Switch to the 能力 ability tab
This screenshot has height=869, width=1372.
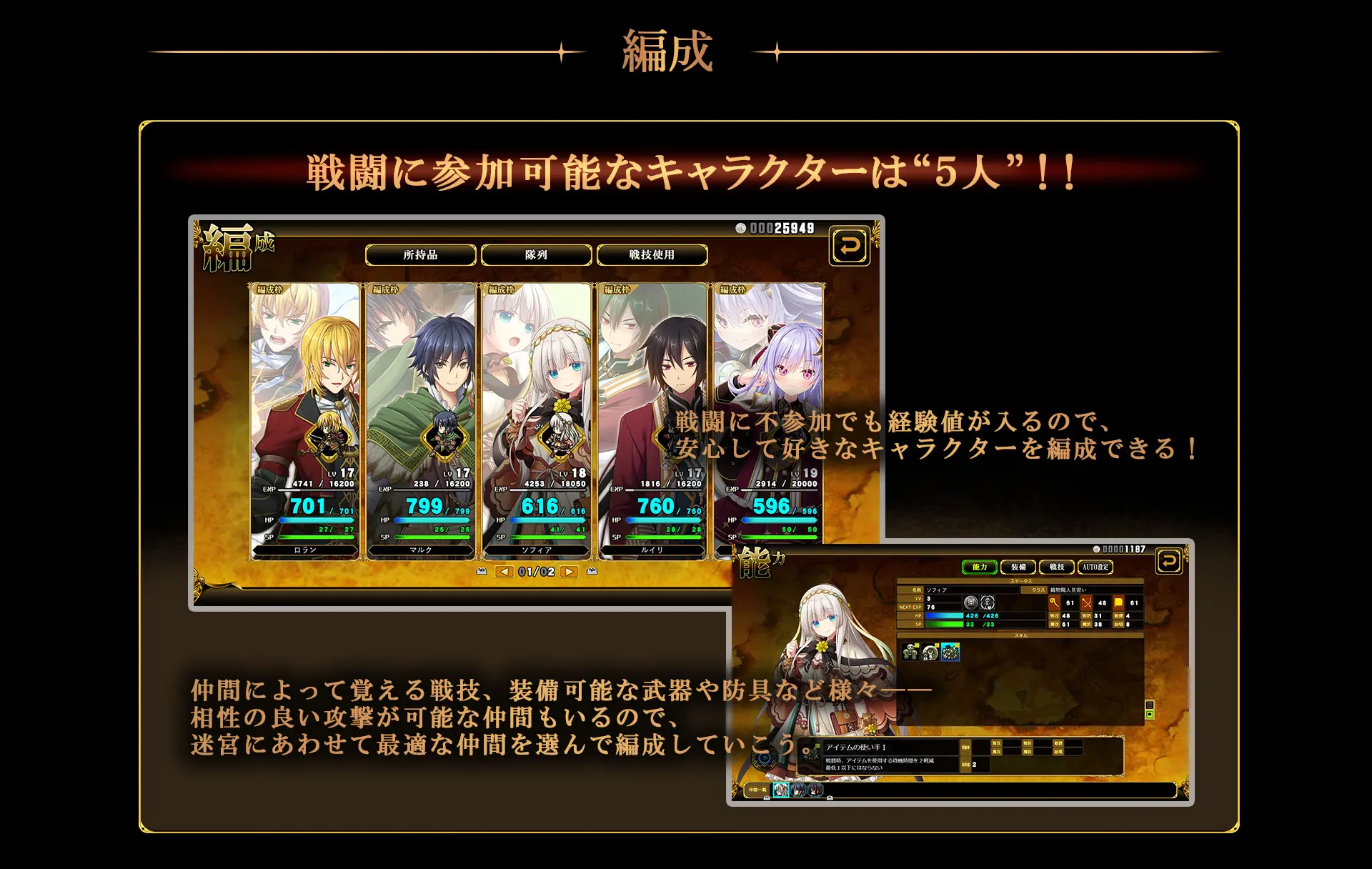click(x=980, y=567)
